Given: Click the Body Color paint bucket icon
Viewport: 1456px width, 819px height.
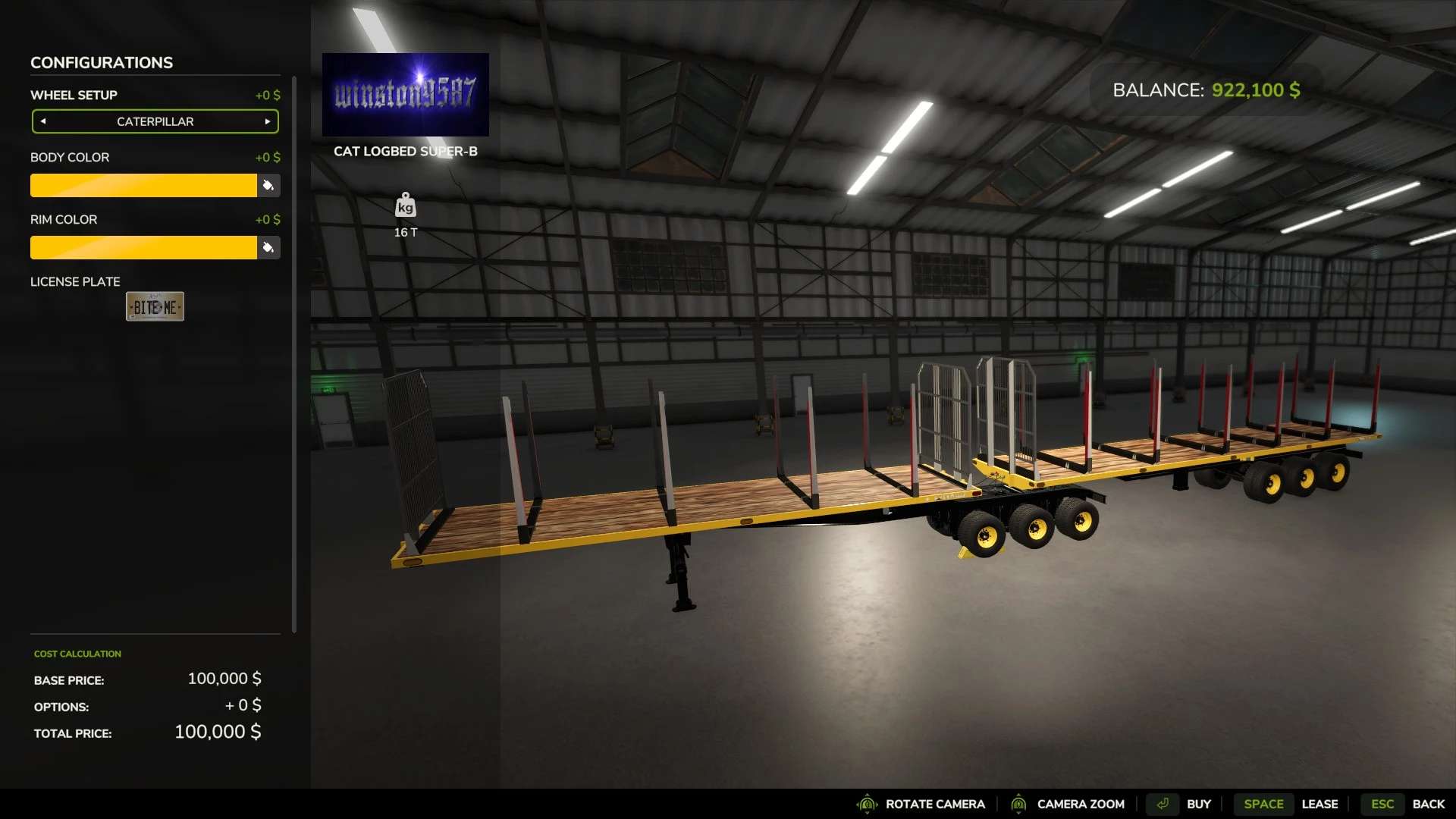Looking at the screenshot, I should (268, 185).
